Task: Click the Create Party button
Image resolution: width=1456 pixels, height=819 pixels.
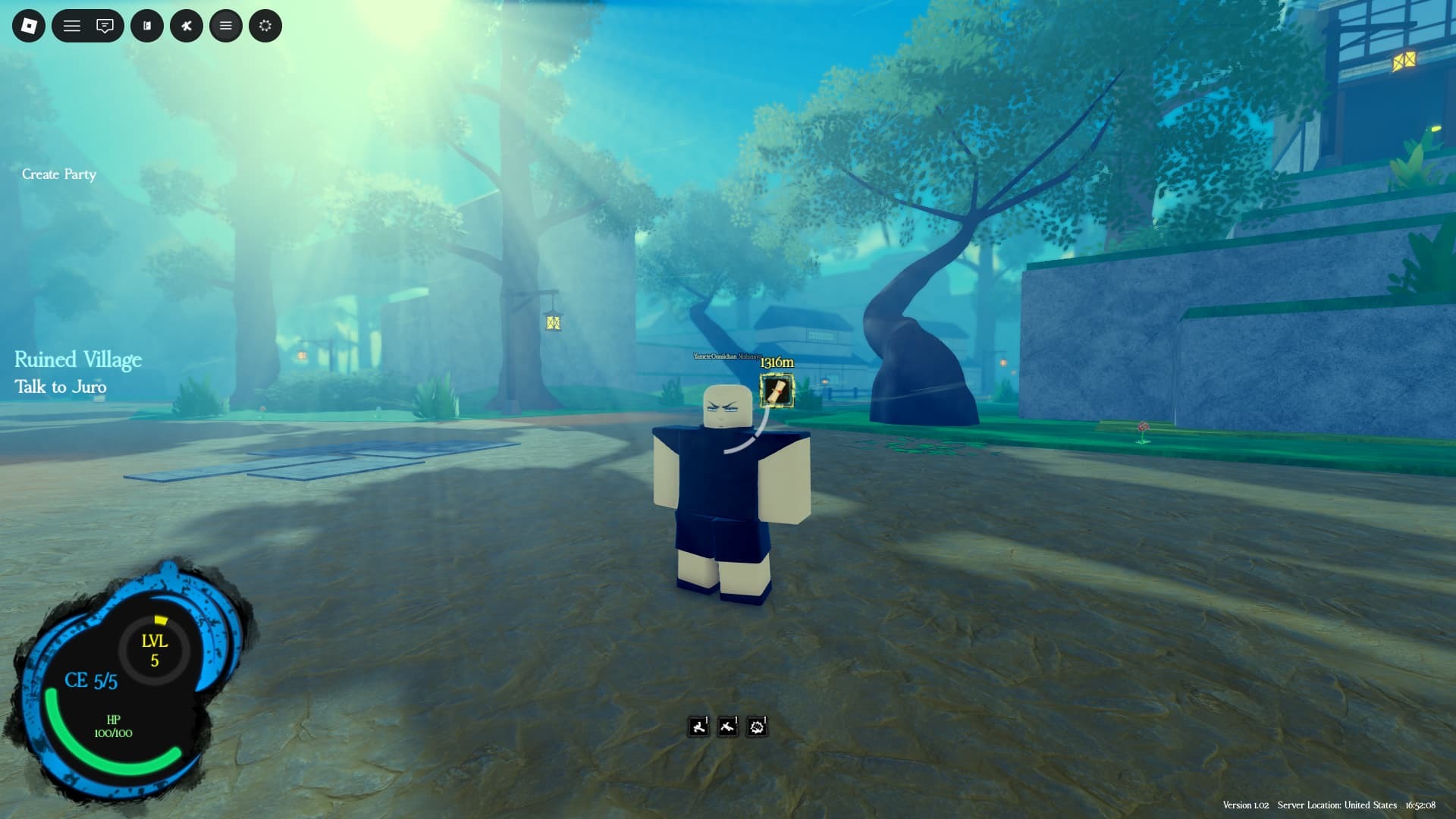Action: click(x=60, y=174)
